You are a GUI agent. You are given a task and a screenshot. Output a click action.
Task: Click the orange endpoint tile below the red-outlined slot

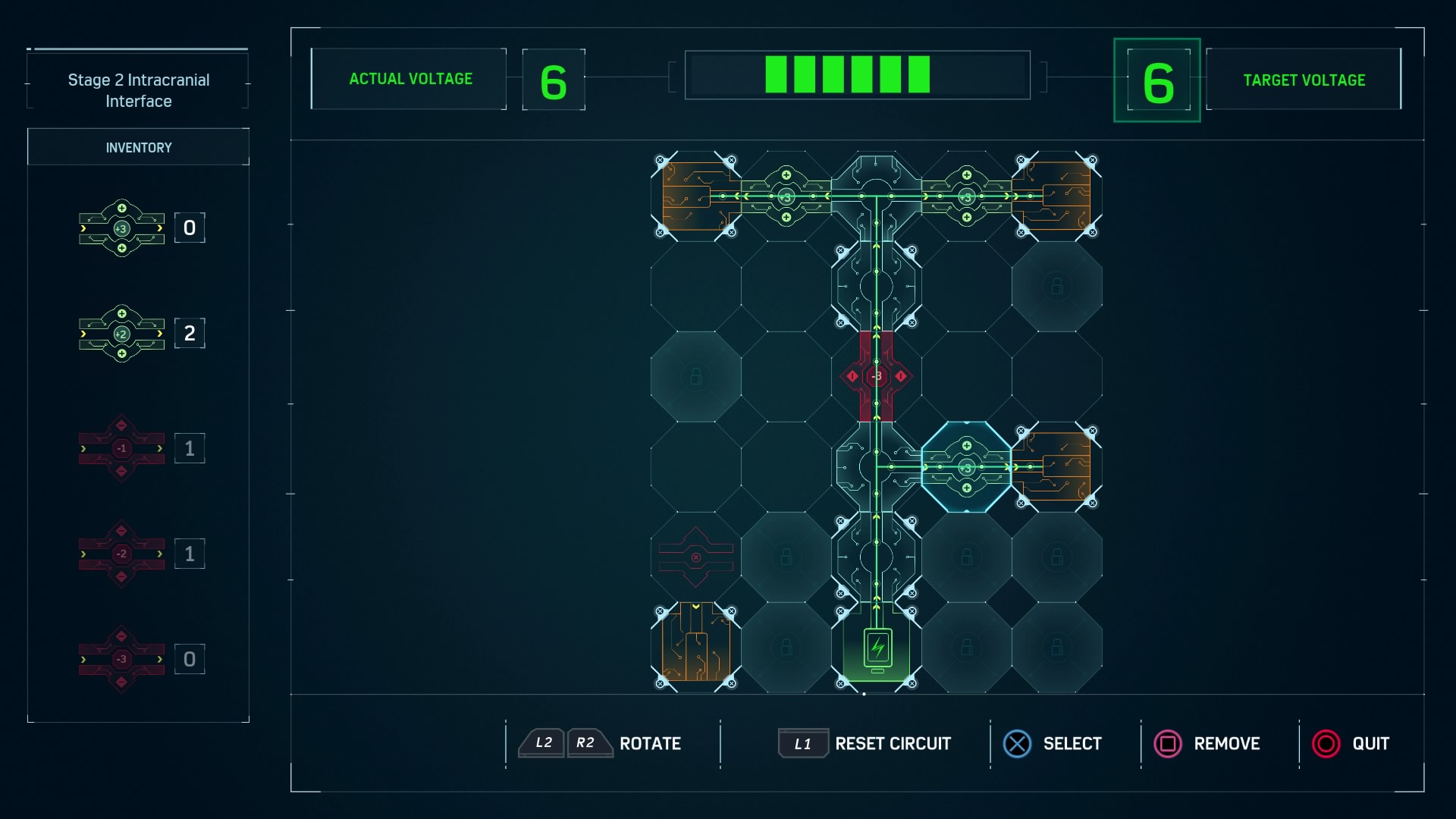pos(695,648)
